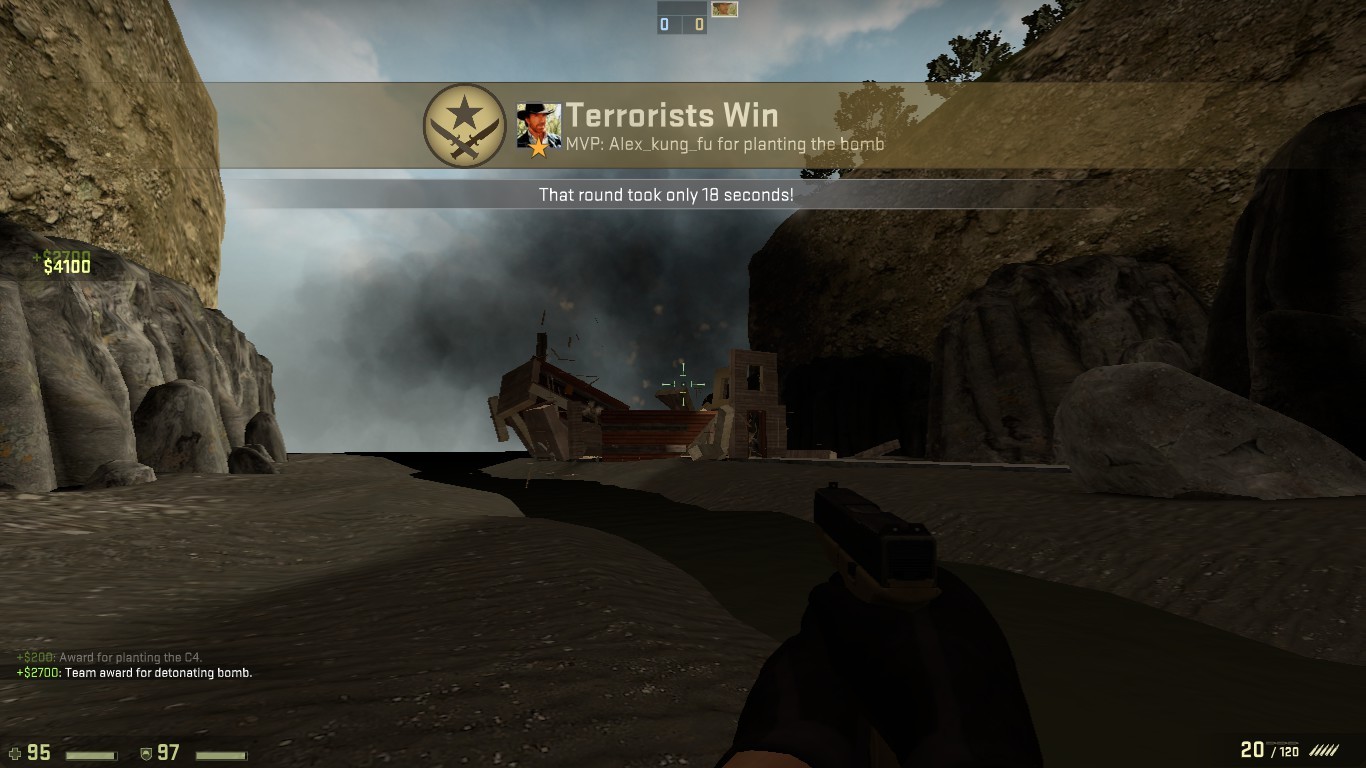Click the MVP planting the bomb text
The width and height of the screenshot is (1366, 768).
point(724,144)
